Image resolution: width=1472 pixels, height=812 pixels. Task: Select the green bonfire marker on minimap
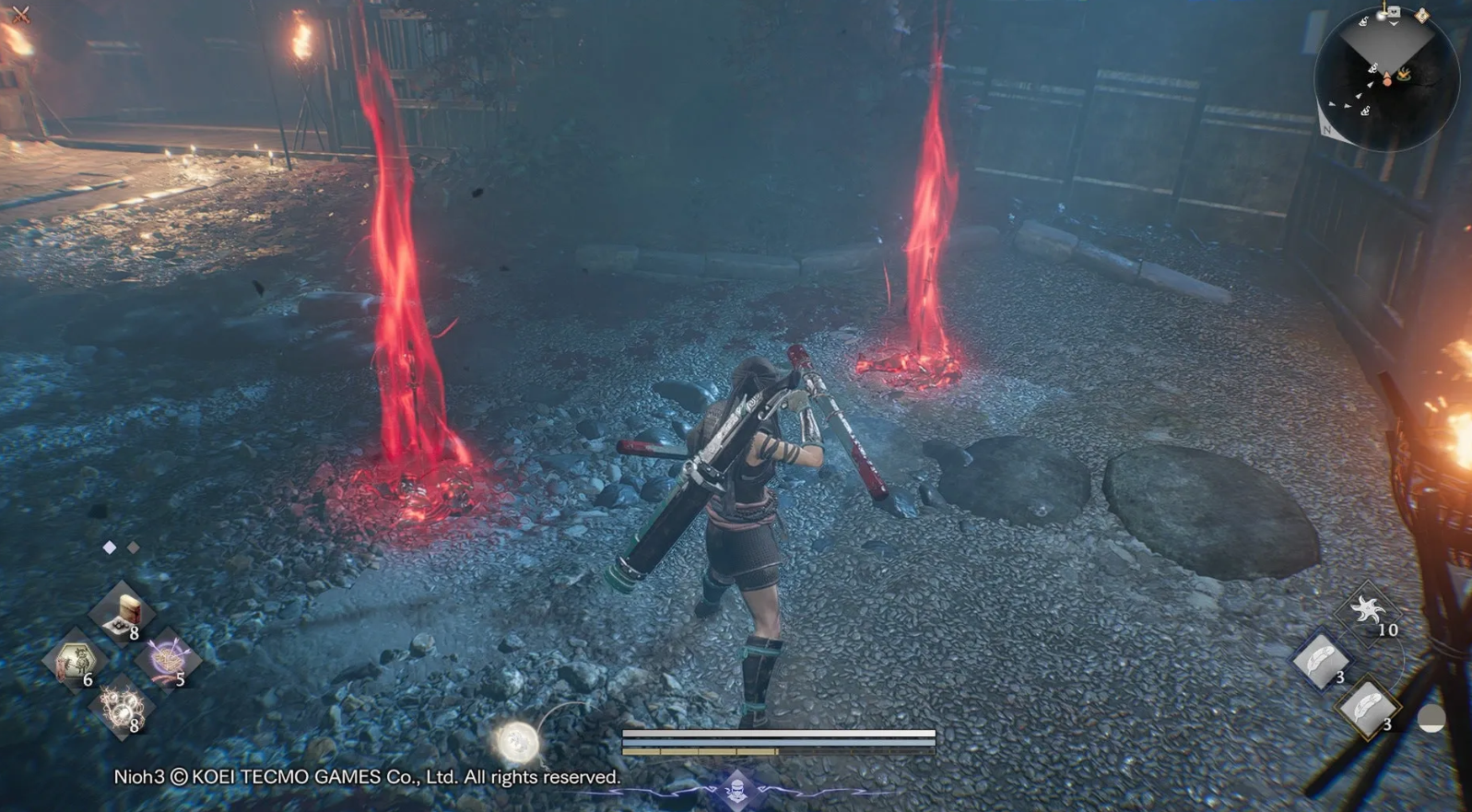pyautogui.click(x=1404, y=74)
